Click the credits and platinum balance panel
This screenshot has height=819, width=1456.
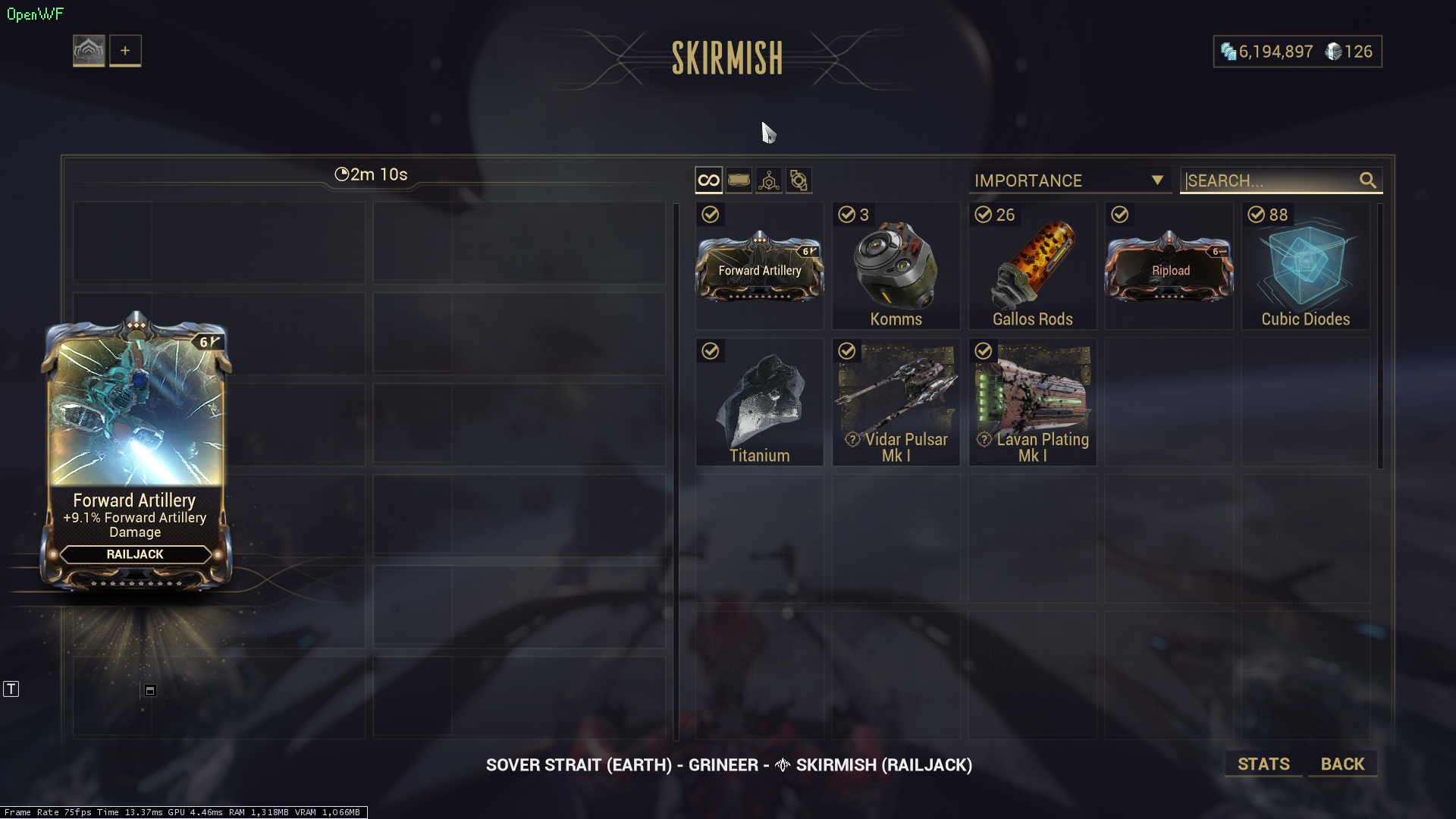[1297, 52]
